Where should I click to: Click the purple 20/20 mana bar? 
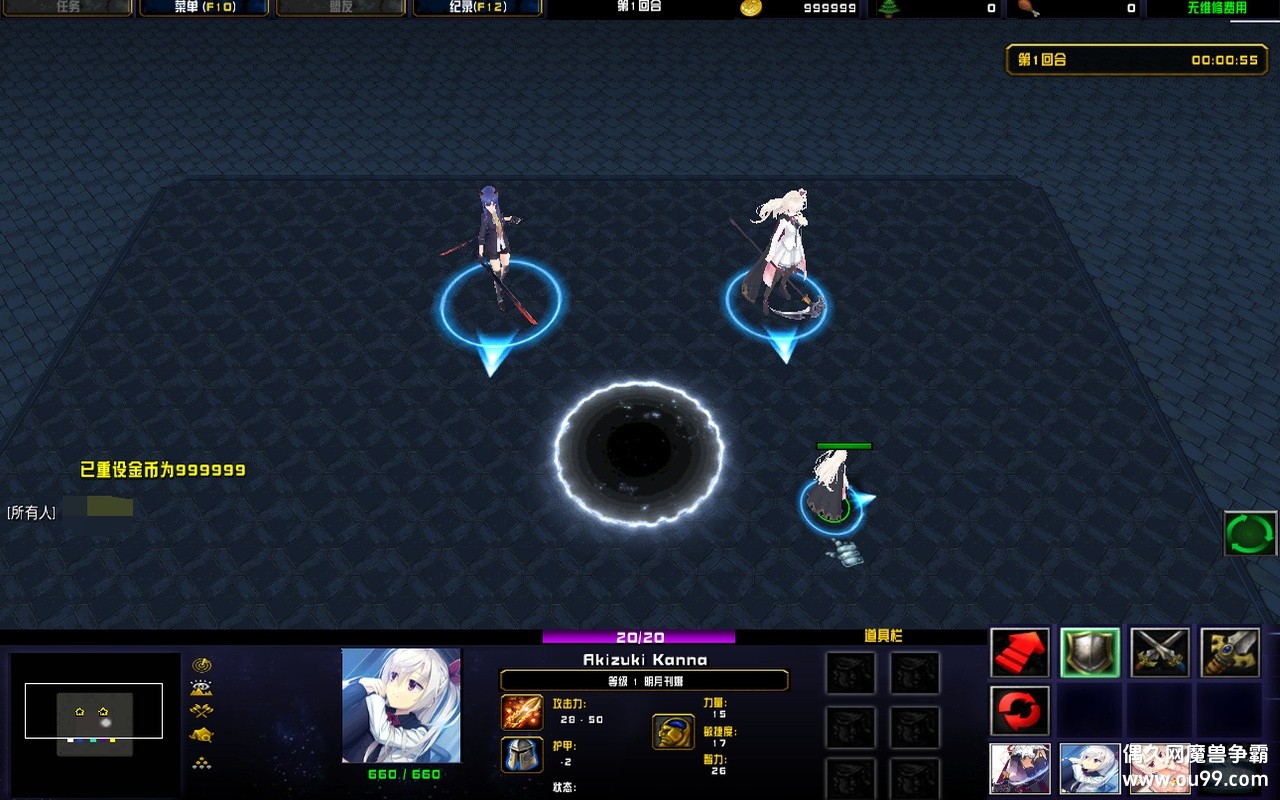point(637,636)
